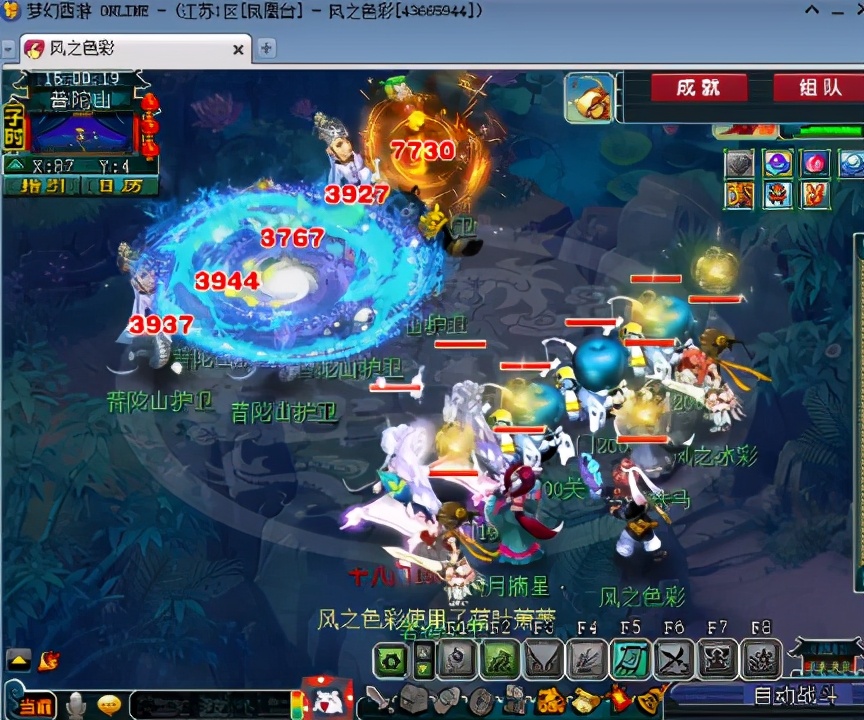The image size is (864, 720).
Task: Activate the F5 skill slot
Action: [630, 660]
